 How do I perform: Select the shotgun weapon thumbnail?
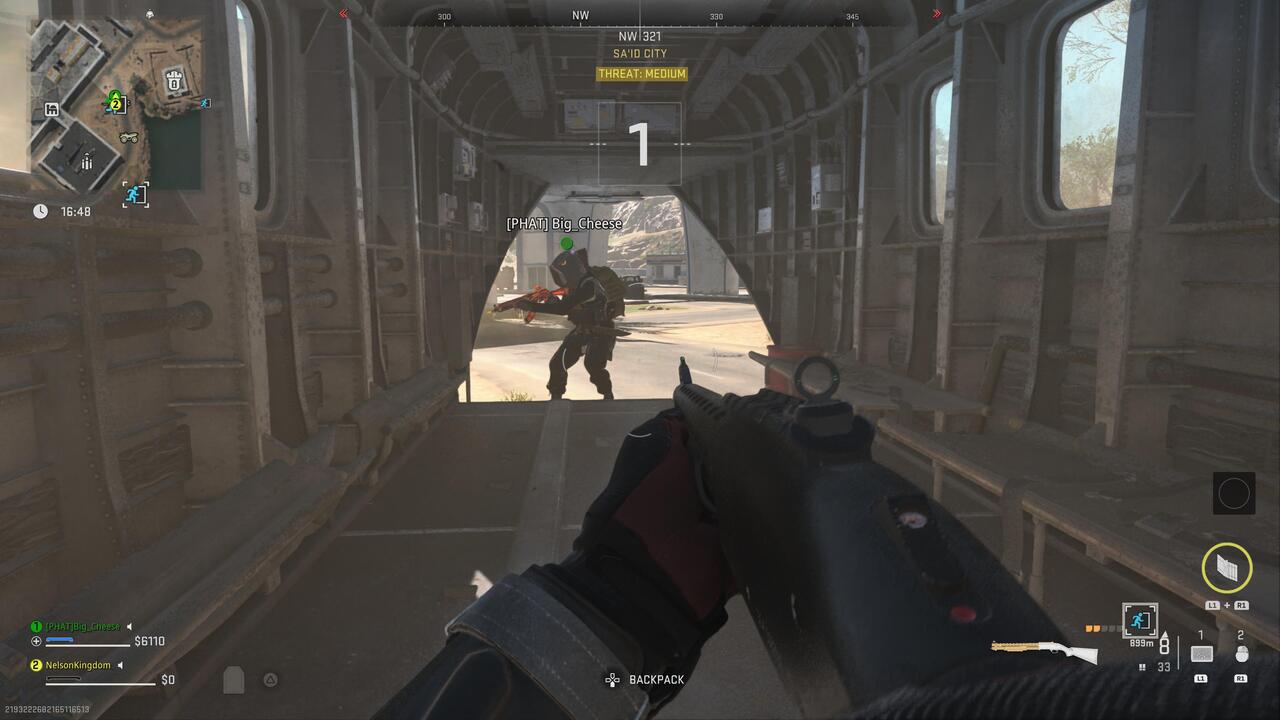1040,652
